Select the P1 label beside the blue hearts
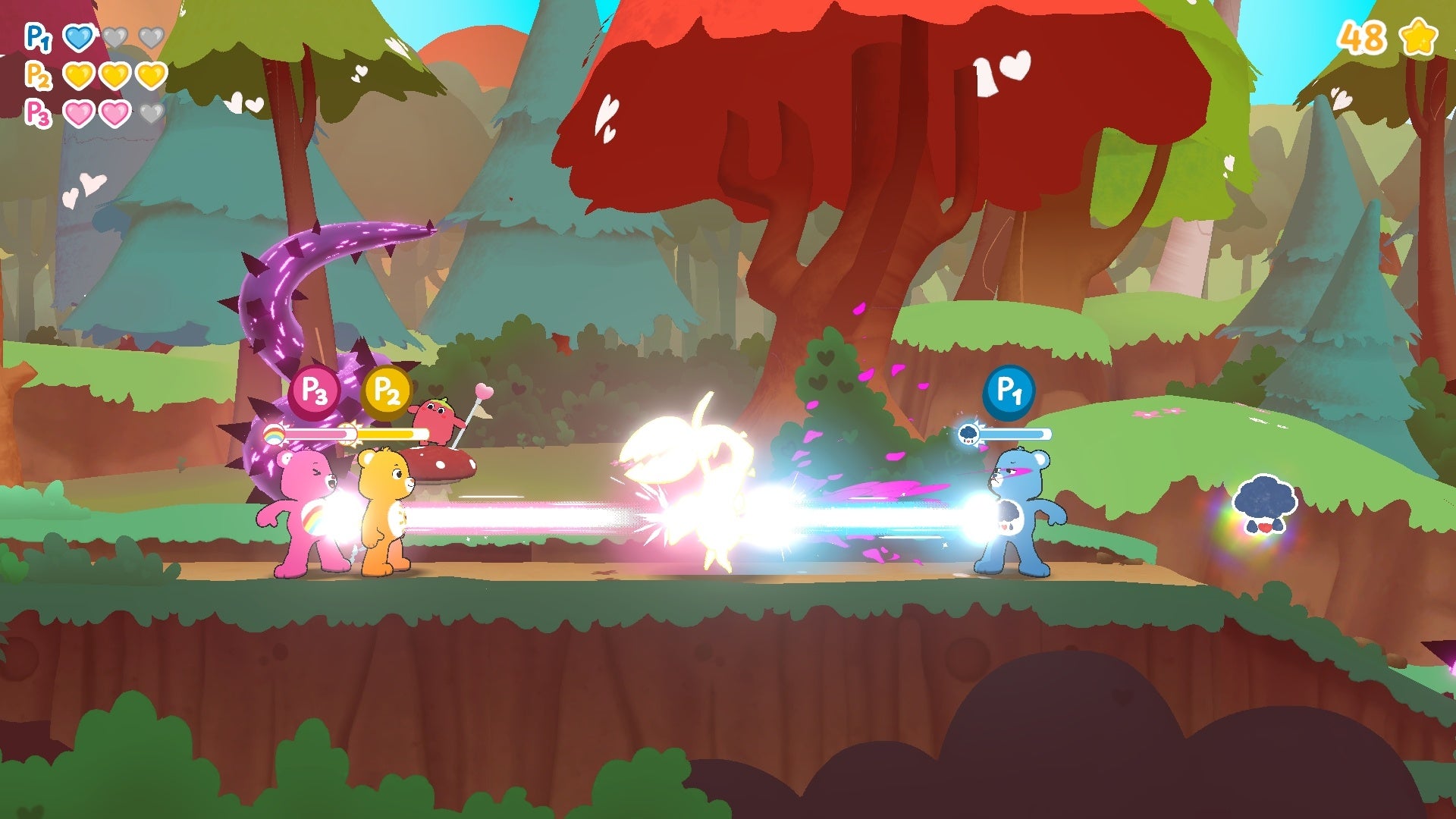 [x=37, y=37]
